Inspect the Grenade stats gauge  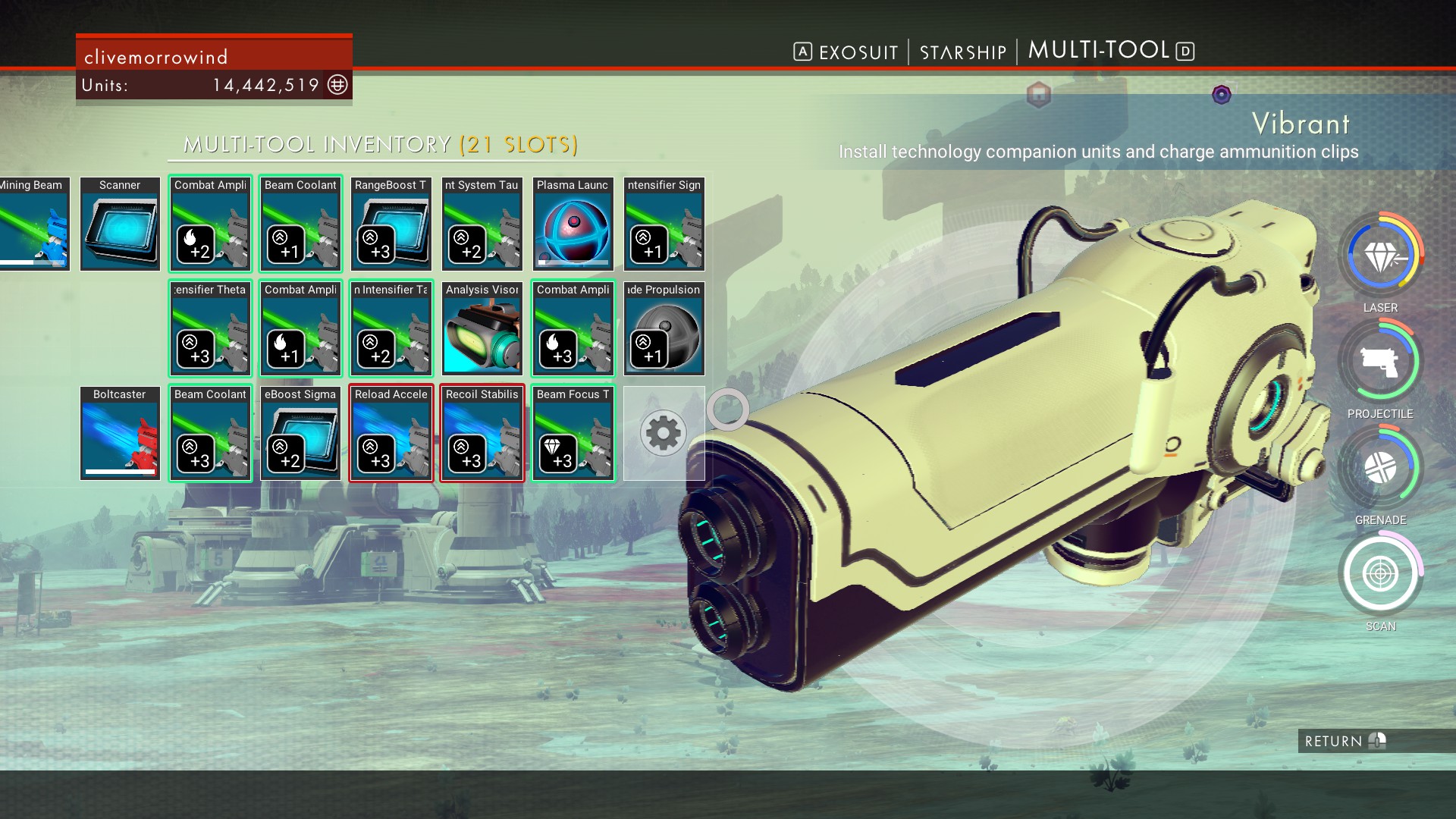pyautogui.click(x=1380, y=469)
